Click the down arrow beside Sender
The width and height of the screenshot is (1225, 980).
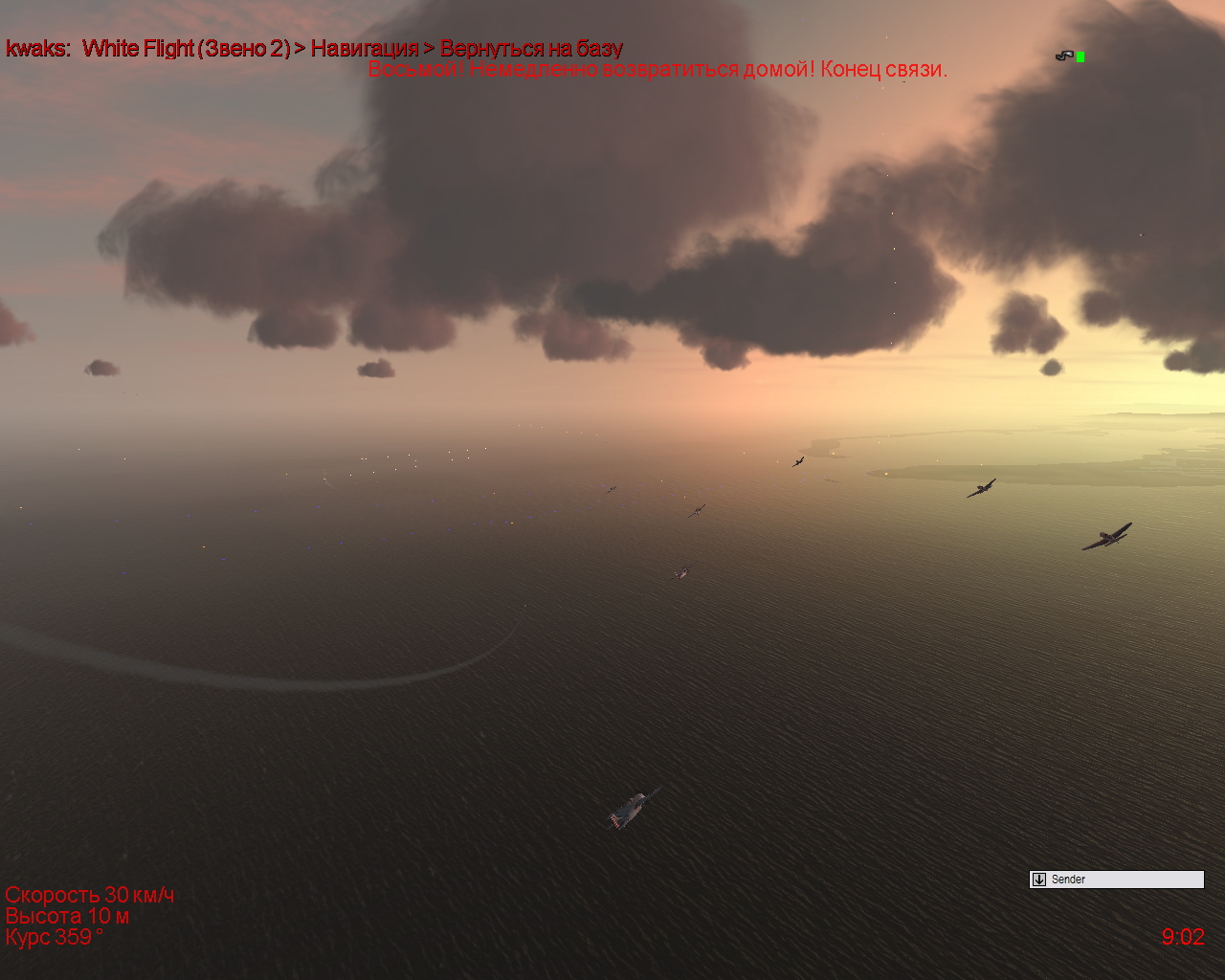(x=1039, y=880)
